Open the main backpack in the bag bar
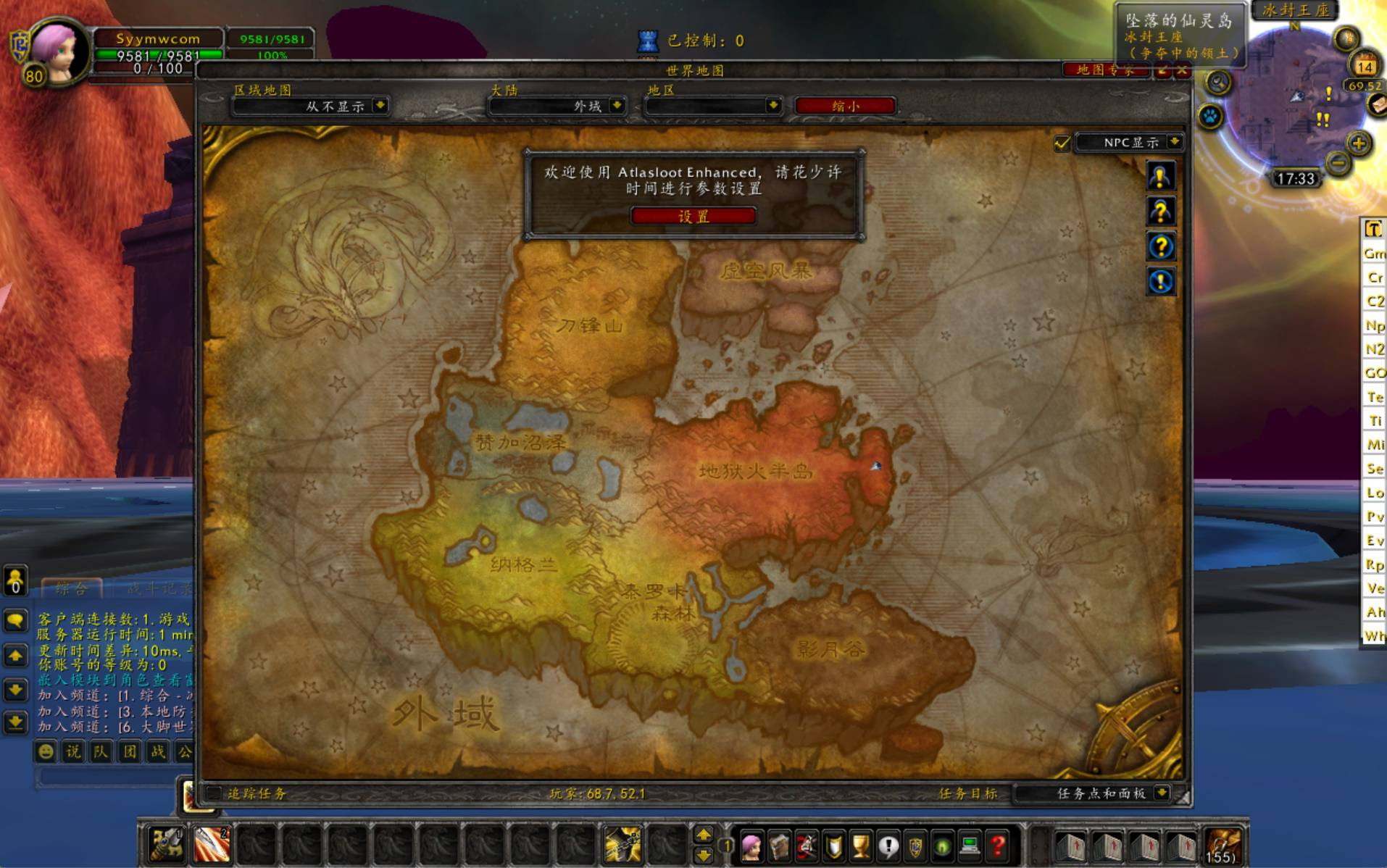This screenshot has width=1387, height=868. pyautogui.click(x=1222, y=845)
